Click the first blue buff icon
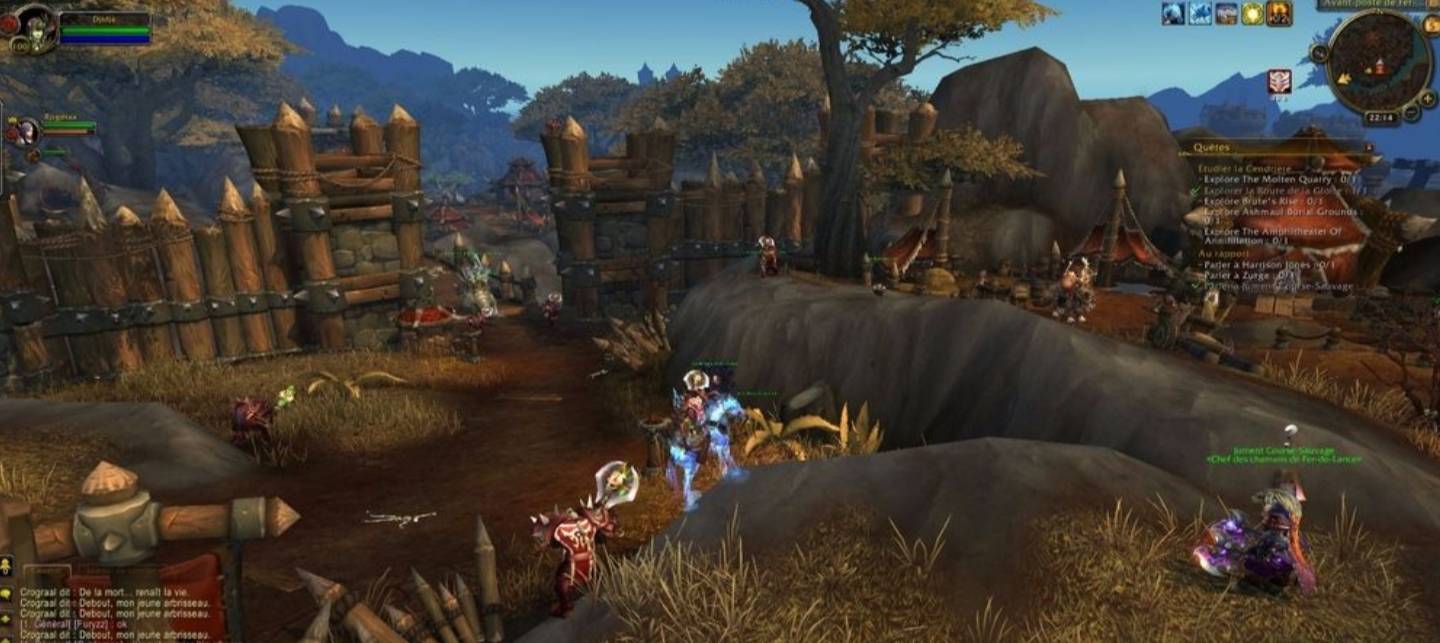 click(x=1173, y=13)
